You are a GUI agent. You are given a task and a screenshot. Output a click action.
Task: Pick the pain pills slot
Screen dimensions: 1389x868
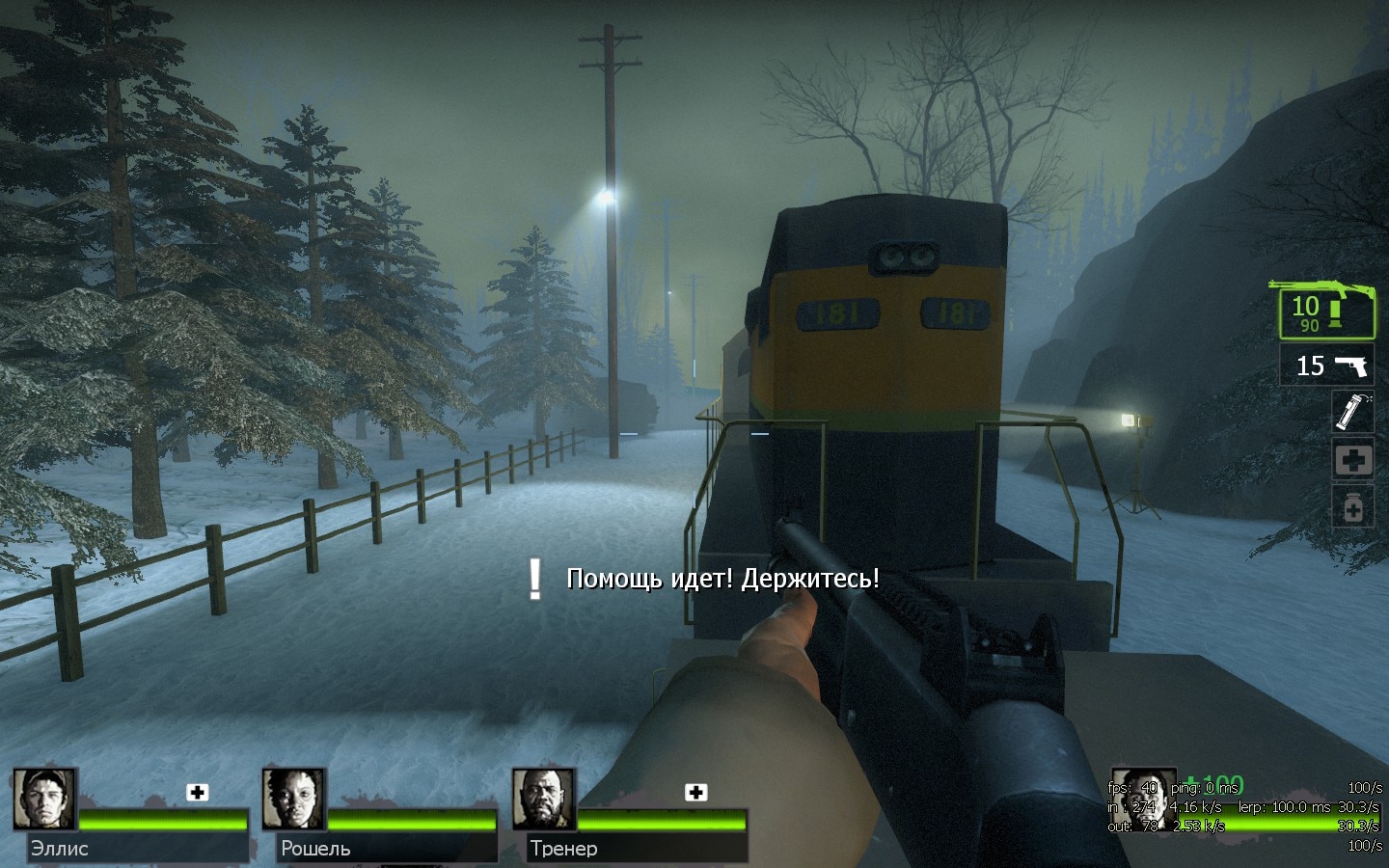click(x=1353, y=506)
